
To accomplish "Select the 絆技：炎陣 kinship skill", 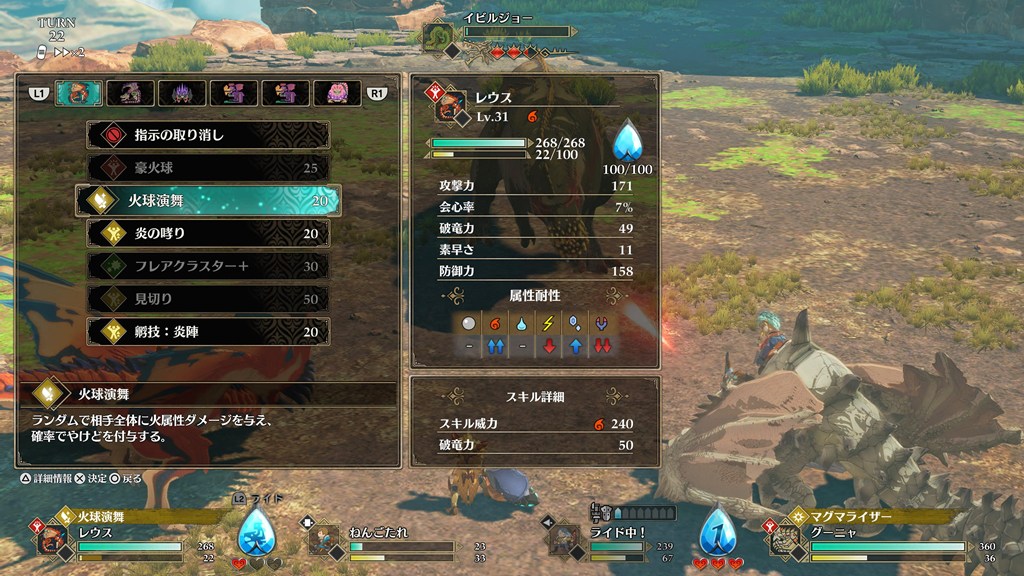I will click(x=208, y=331).
